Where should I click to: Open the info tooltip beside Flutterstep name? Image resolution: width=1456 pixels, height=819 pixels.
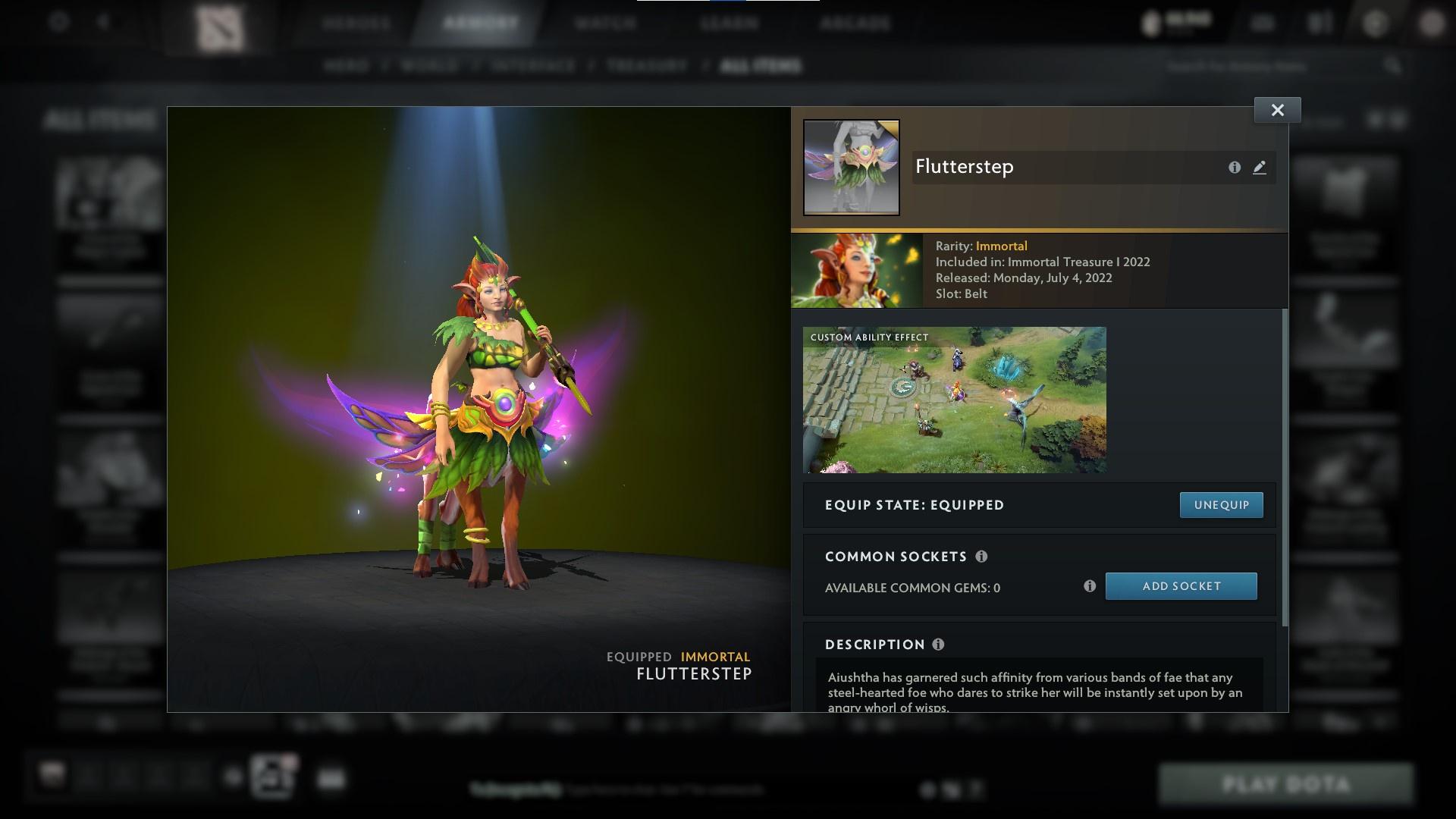tap(1233, 167)
